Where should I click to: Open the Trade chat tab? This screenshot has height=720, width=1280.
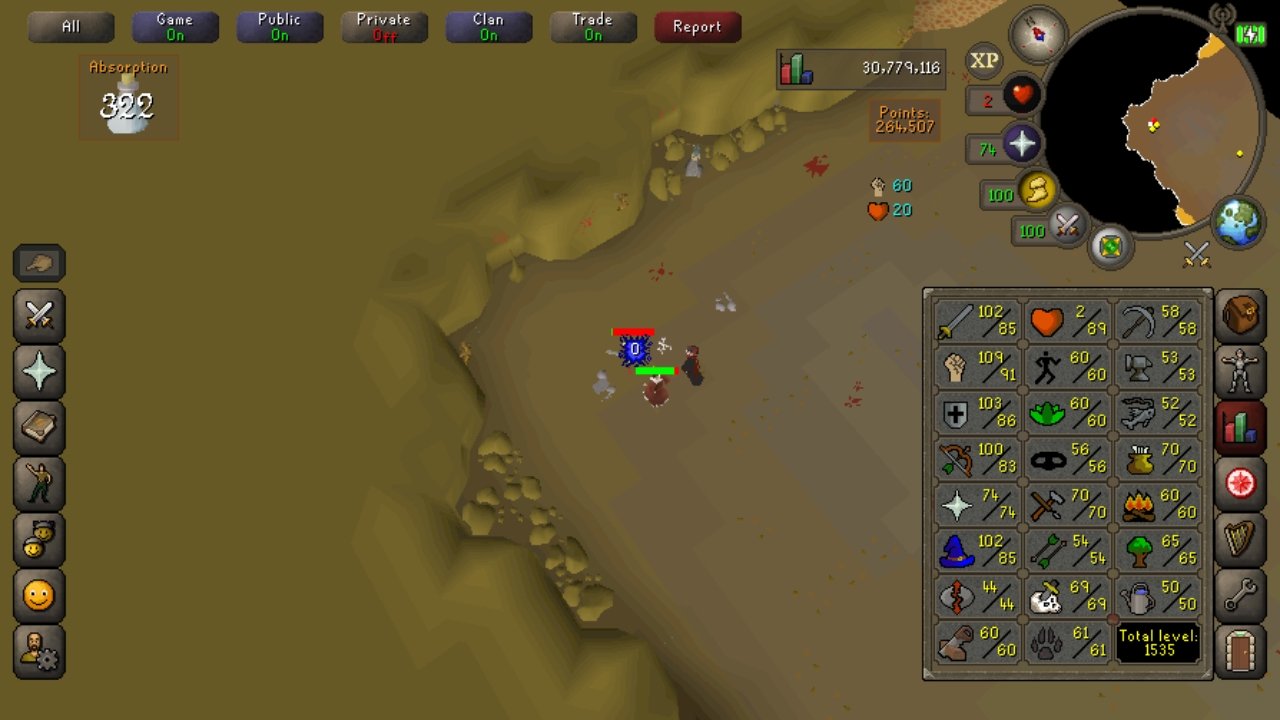[x=593, y=27]
